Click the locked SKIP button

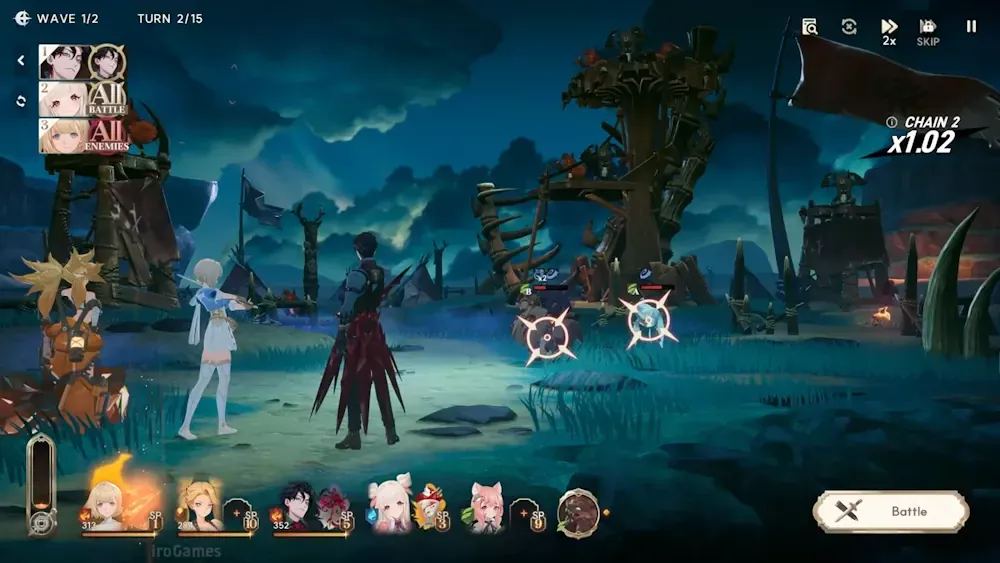[x=928, y=32]
